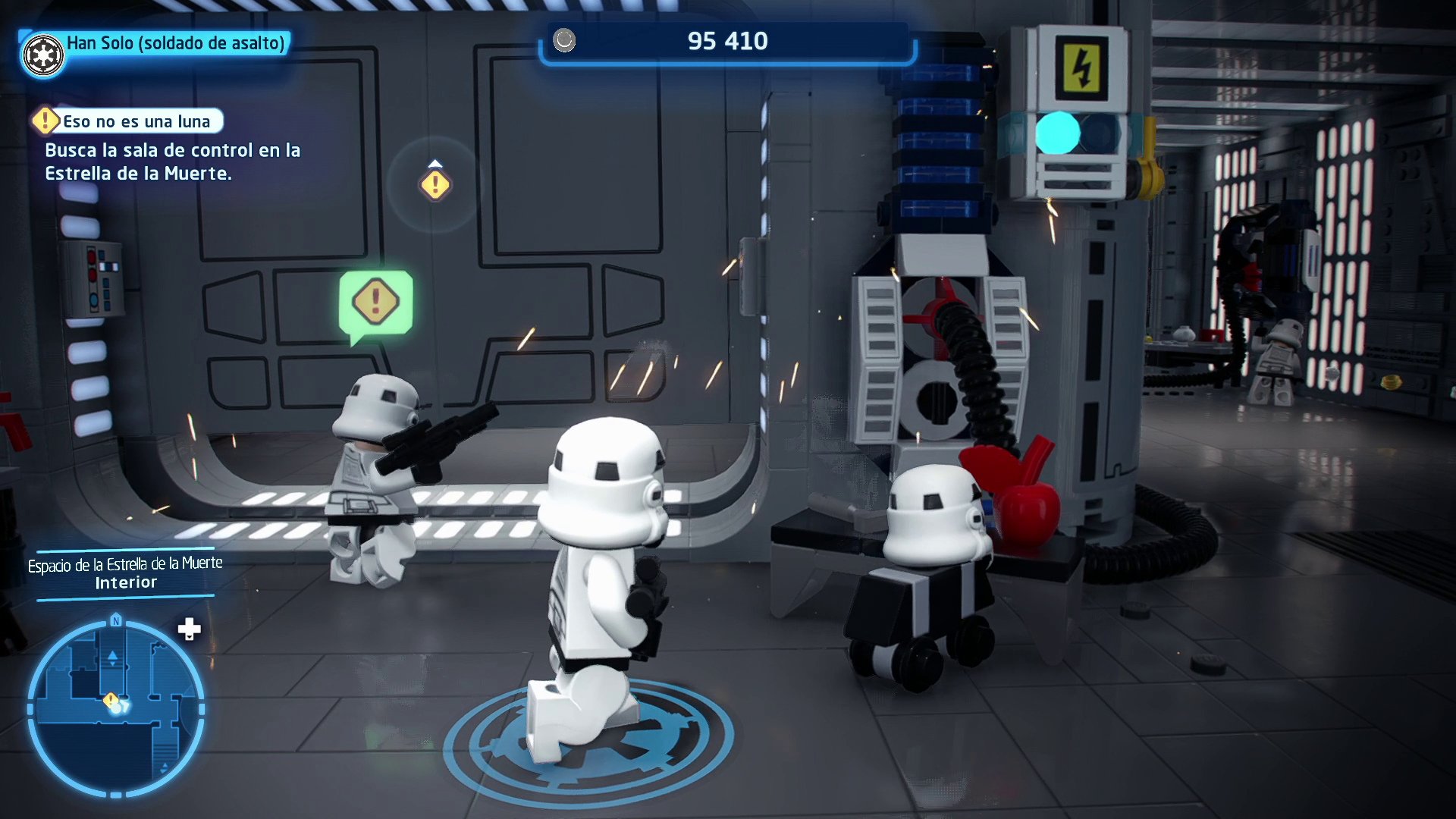Click the quest icon next to 'Eso no es una luna'

point(47,120)
